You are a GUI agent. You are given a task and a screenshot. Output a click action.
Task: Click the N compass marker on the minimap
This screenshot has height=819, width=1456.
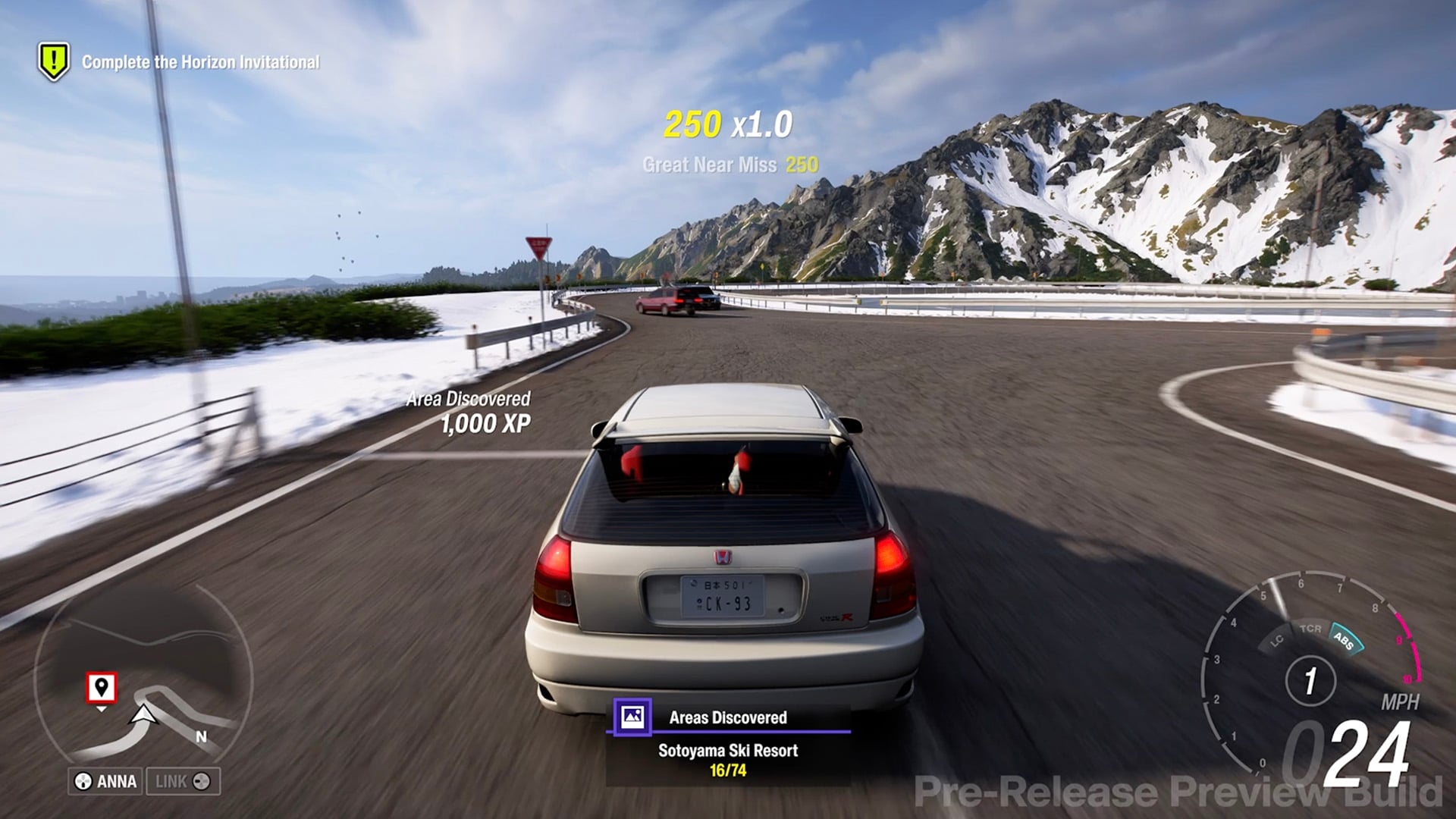click(x=201, y=736)
